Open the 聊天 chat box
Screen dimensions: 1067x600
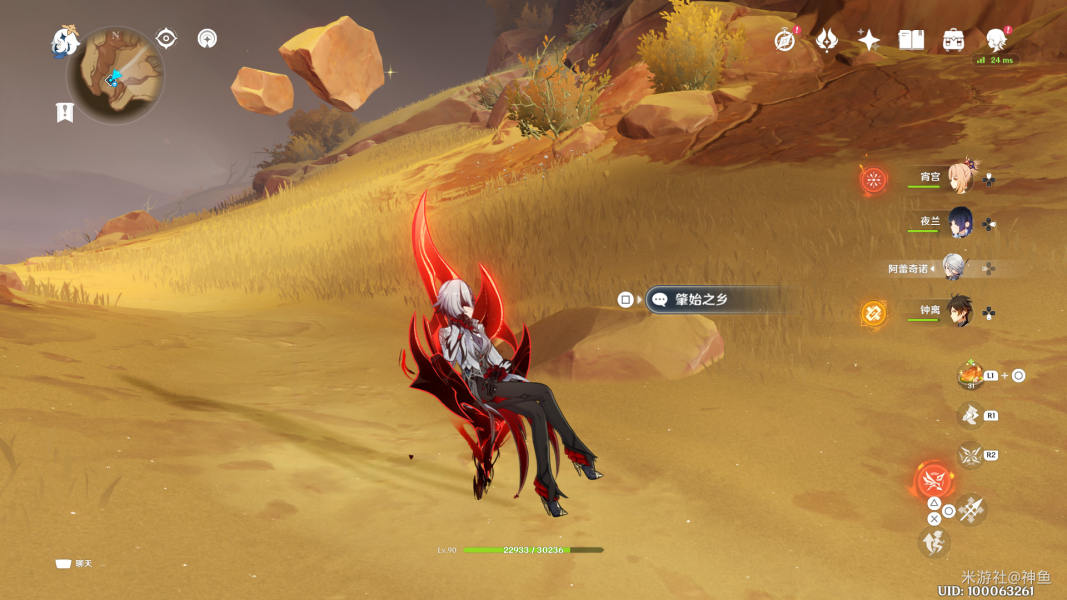click(x=74, y=564)
